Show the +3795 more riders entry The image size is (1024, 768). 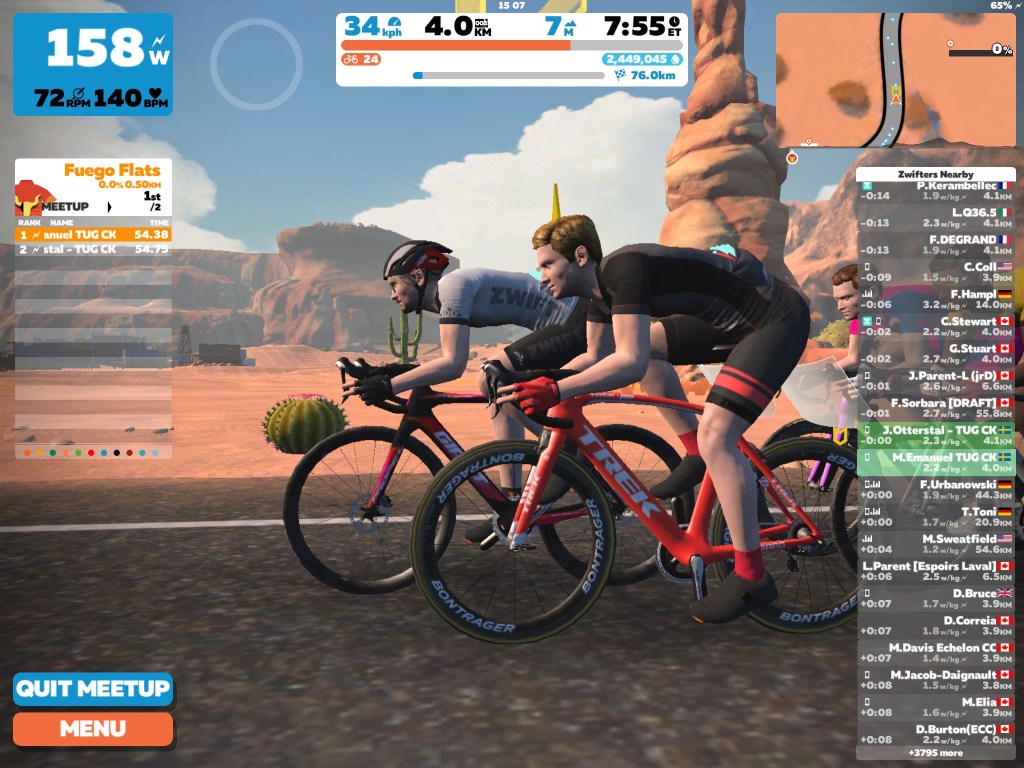pos(936,753)
